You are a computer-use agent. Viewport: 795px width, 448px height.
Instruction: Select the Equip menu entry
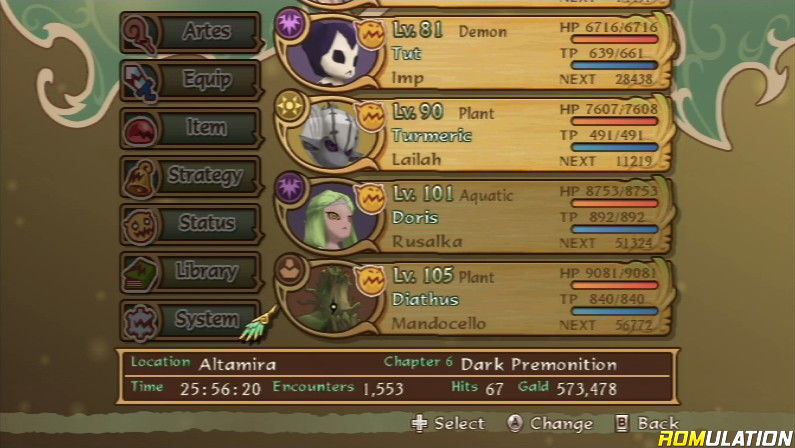click(190, 81)
